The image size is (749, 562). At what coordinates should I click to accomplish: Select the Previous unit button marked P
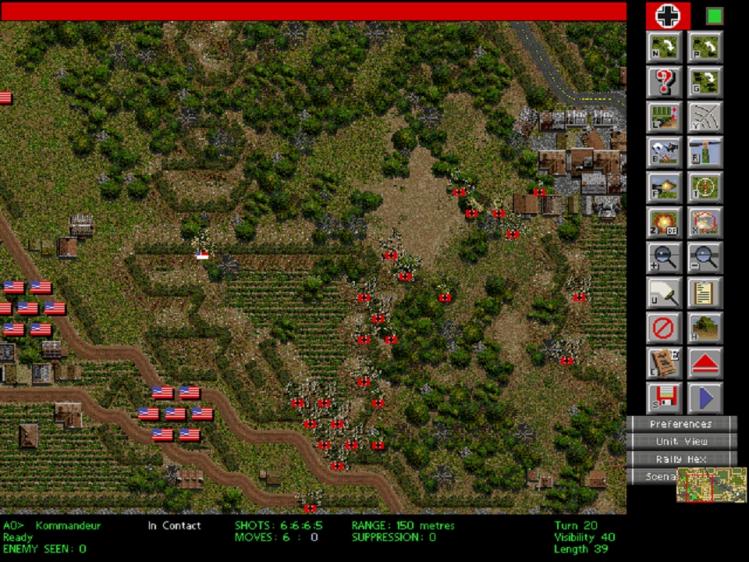pyautogui.click(x=706, y=47)
